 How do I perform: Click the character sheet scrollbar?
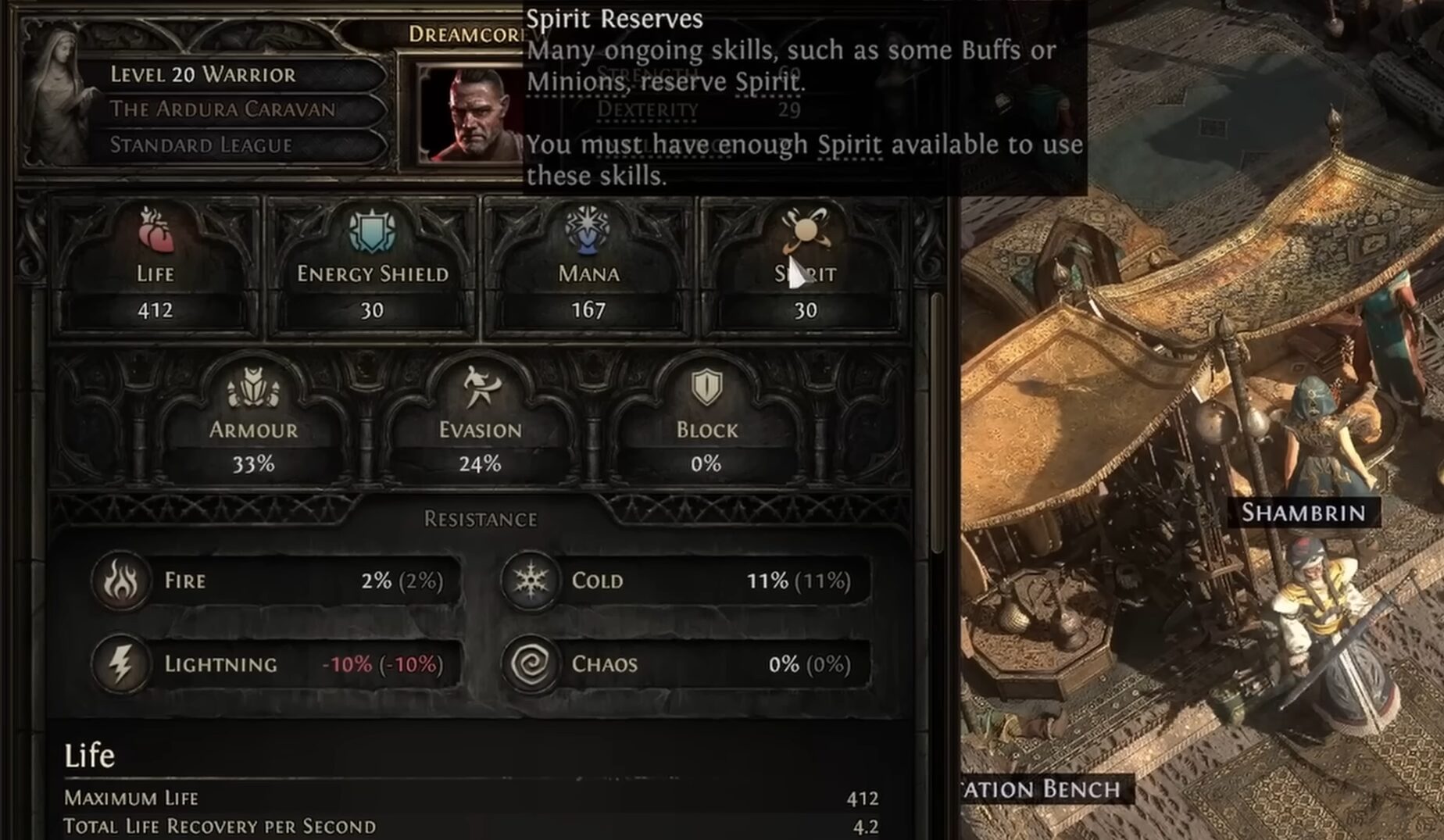point(936,422)
